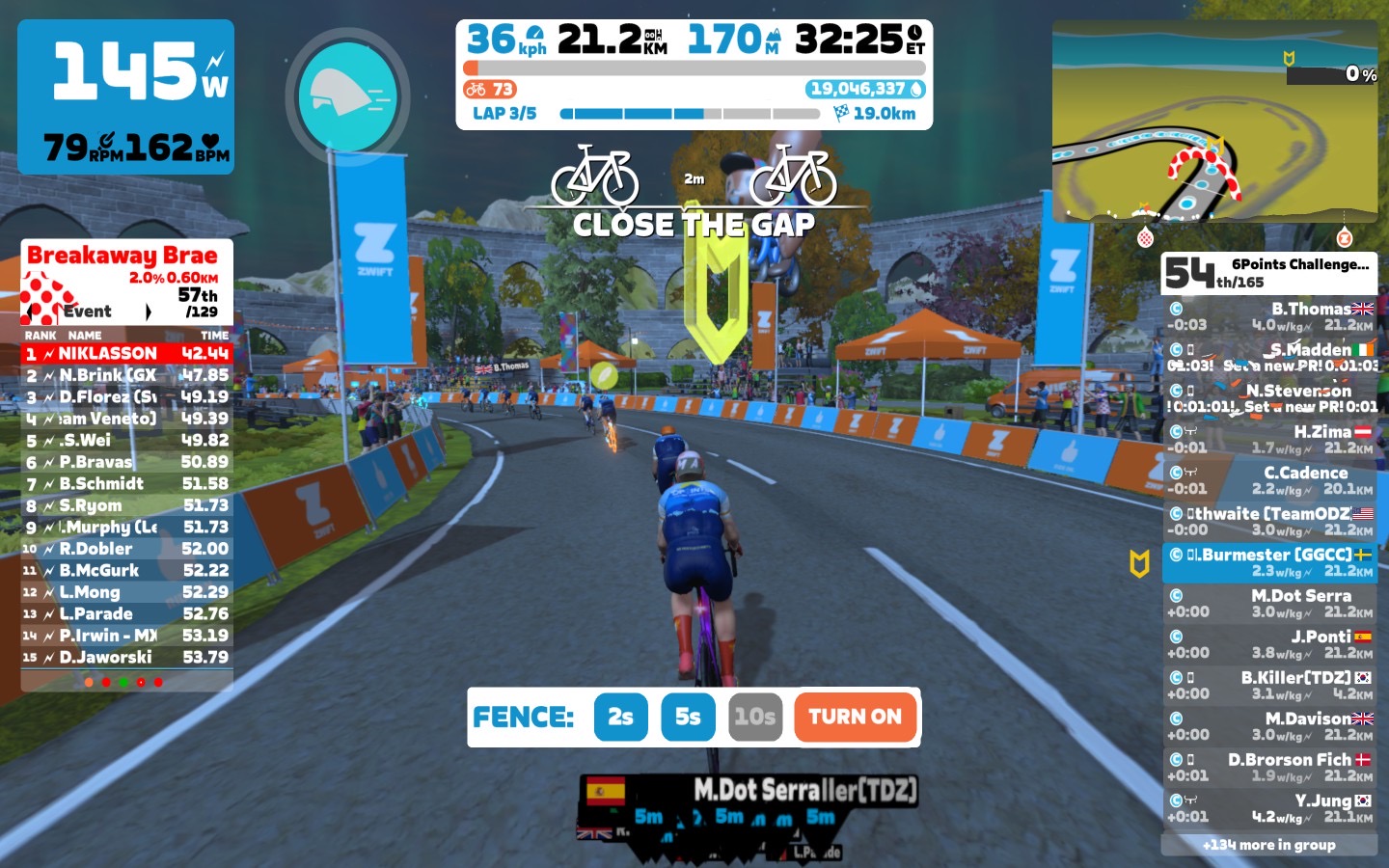This screenshot has height=868, width=1389.
Task: Pick C.Cadence from the riders list
Action: [1269, 480]
